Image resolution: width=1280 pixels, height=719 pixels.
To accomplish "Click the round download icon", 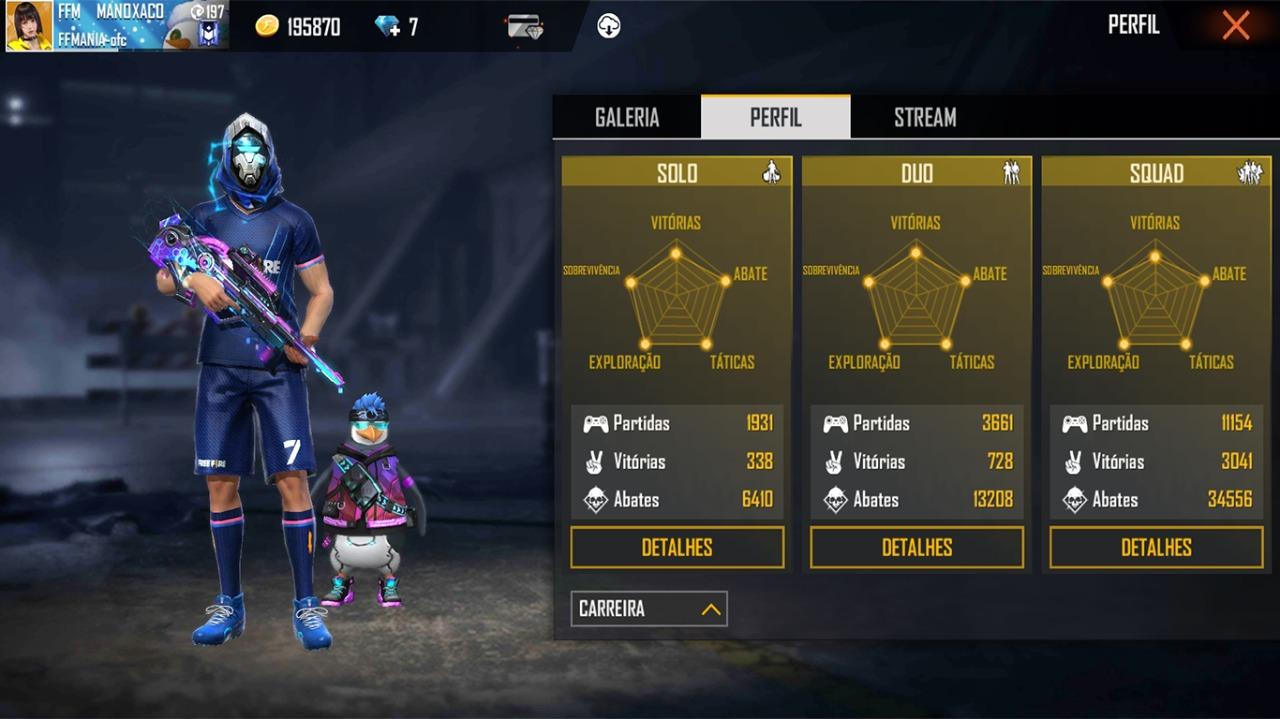I will pos(609,27).
